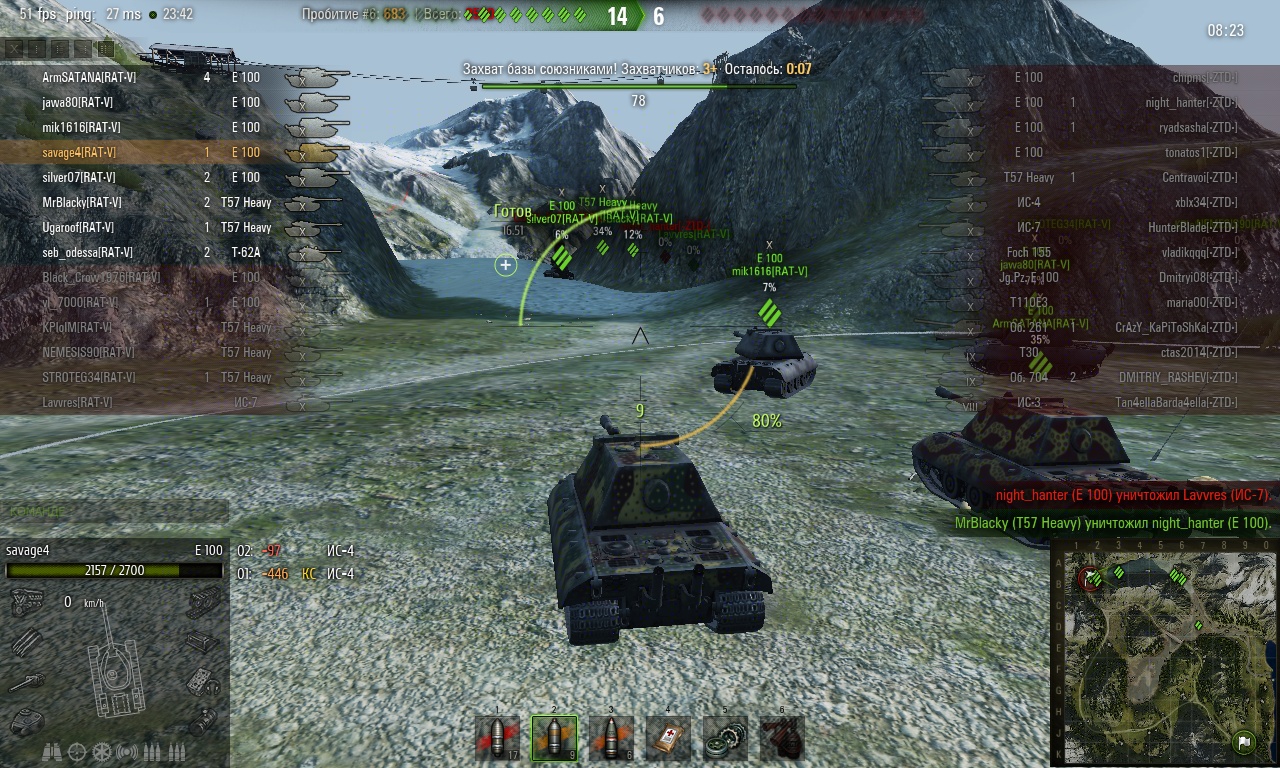Switch player list to the widest view mode
The height and width of the screenshot is (768, 1280).
coord(106,47)
